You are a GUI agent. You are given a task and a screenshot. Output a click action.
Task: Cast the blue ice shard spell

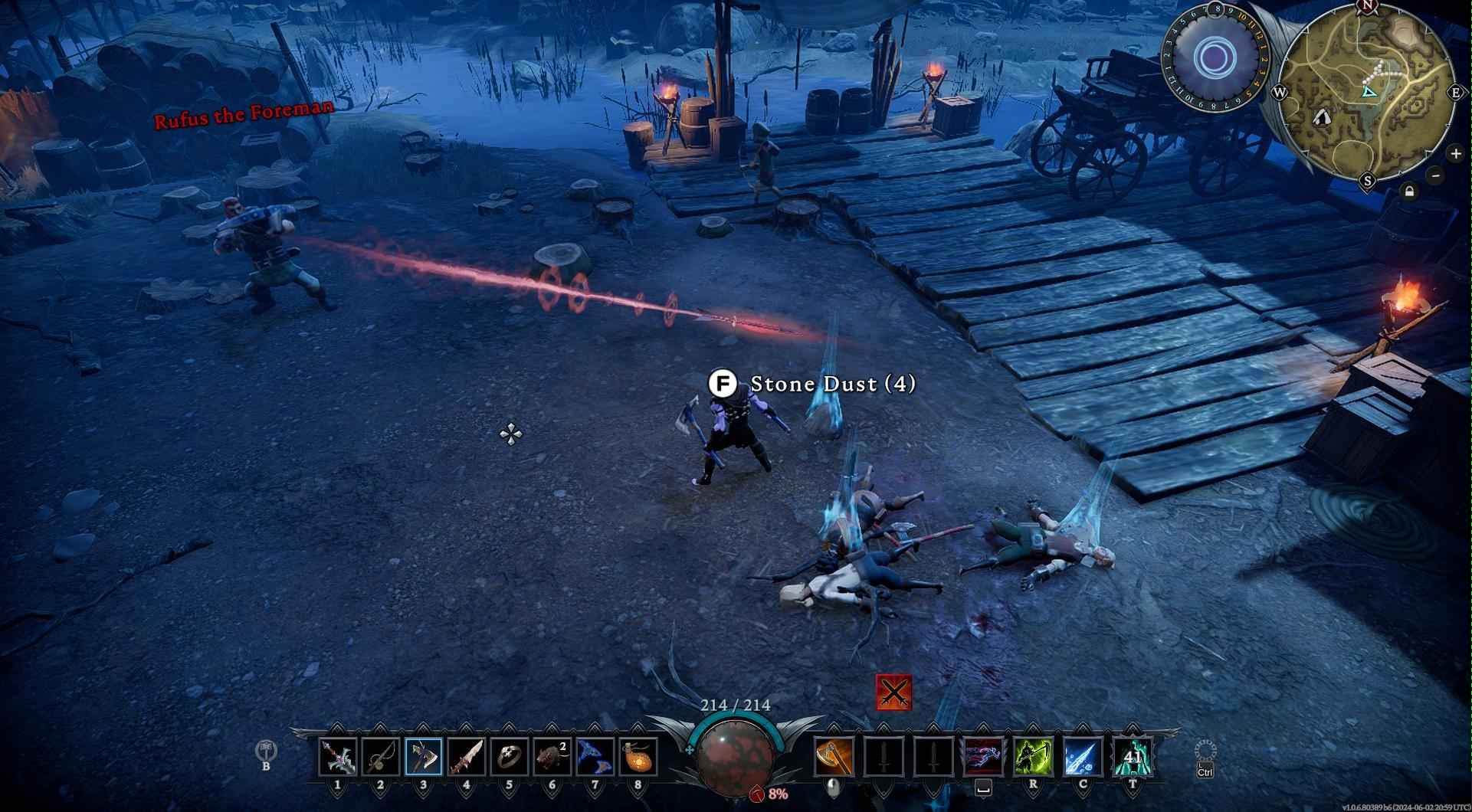pyautogui.click(x=1083, y=757)
